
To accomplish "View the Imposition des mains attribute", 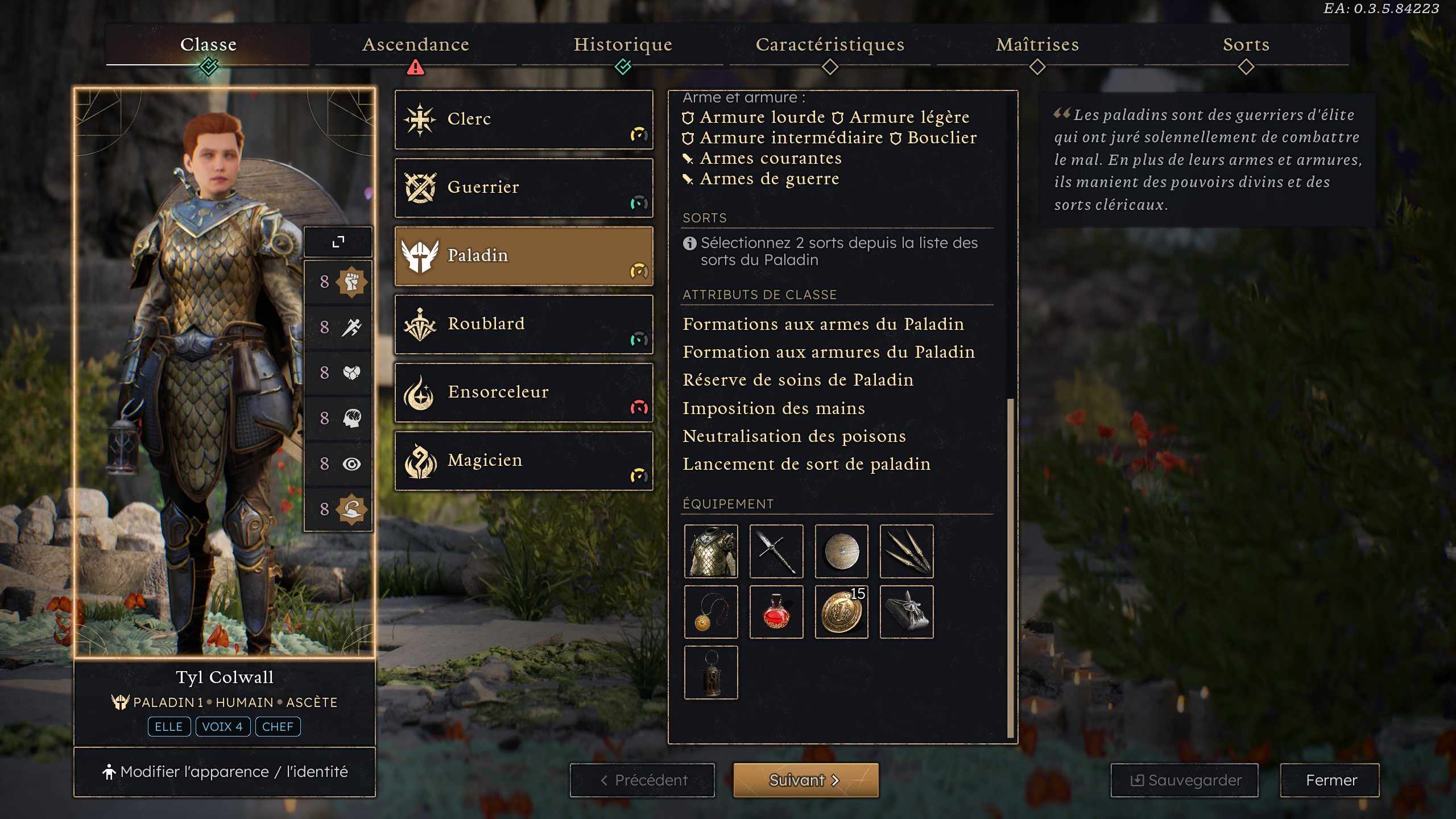I will [773, 408].
